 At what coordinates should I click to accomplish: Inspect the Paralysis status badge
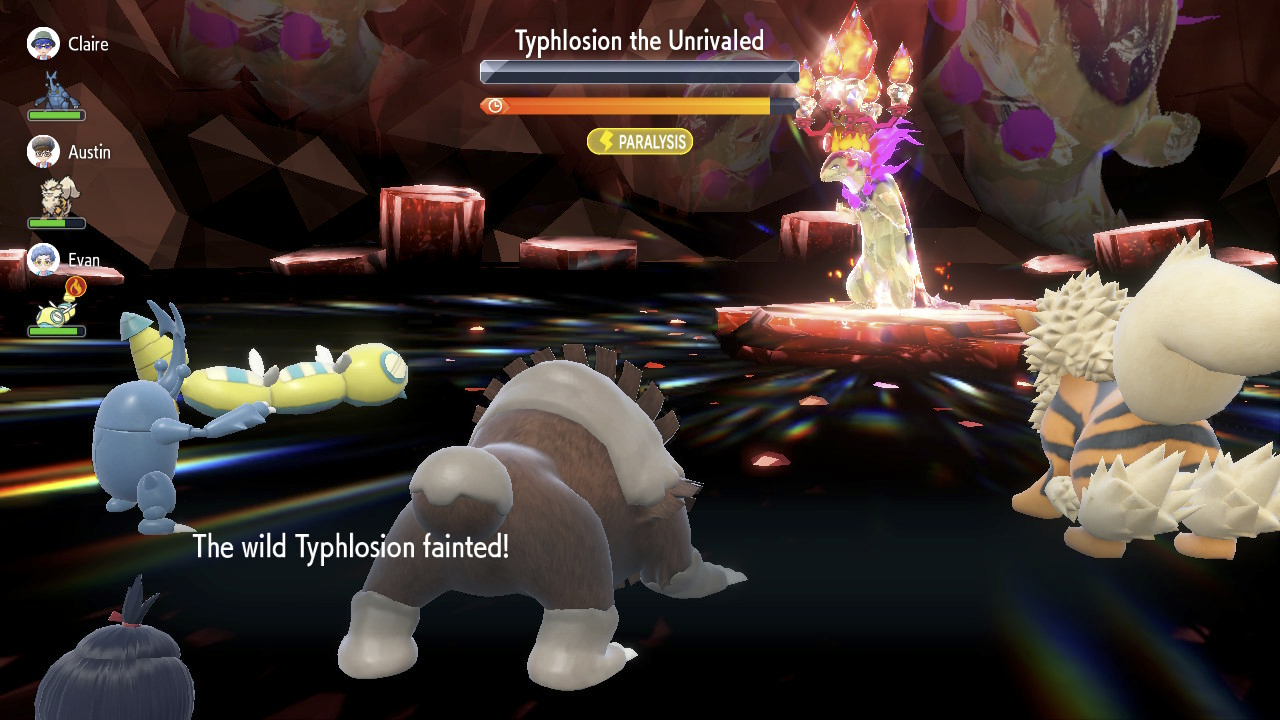click(640, 142)
